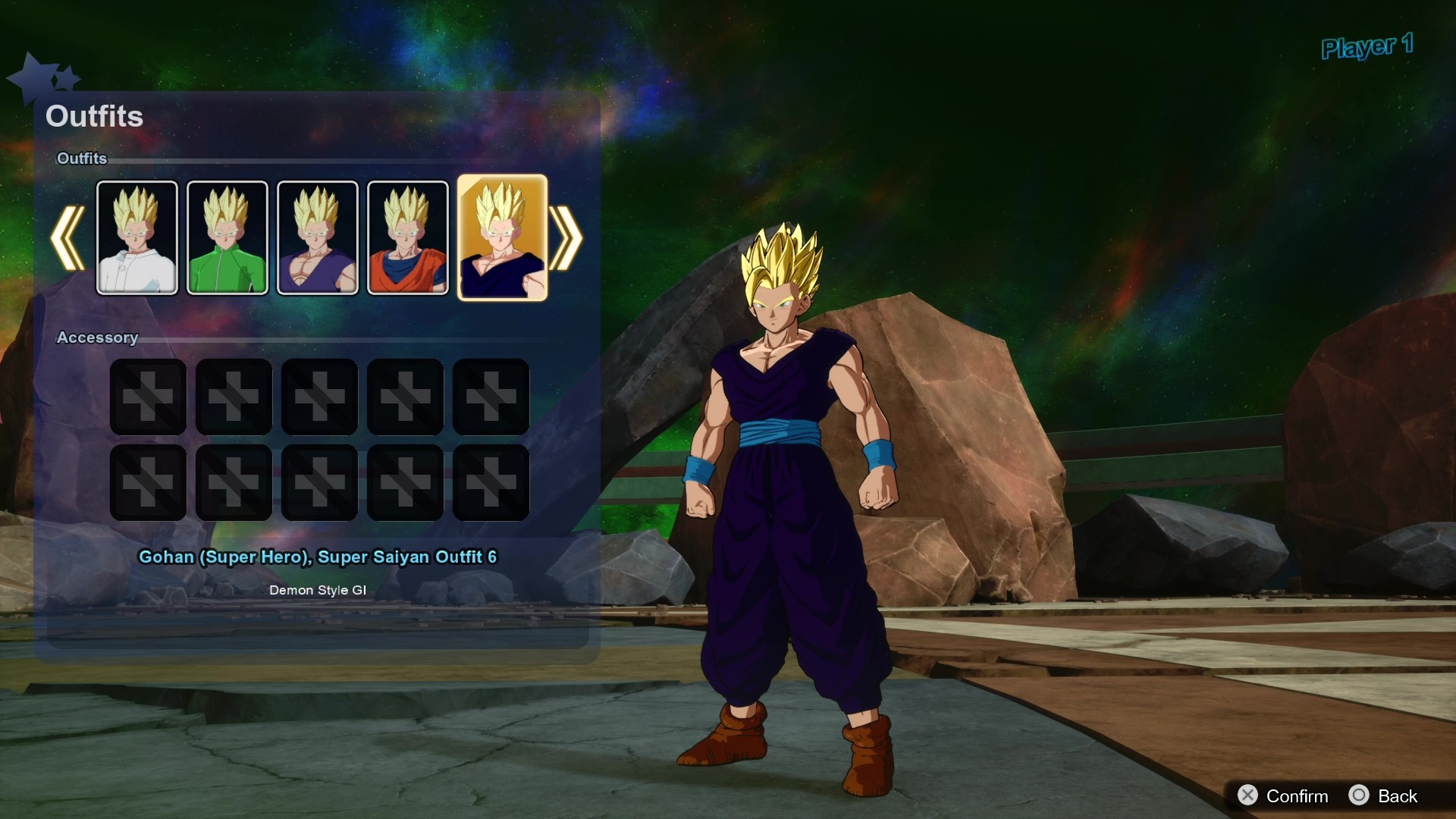The width and height of the screenshot is (1456, 819).
Task: Click the Player 1 label
Action: [x=1367, y=47]
